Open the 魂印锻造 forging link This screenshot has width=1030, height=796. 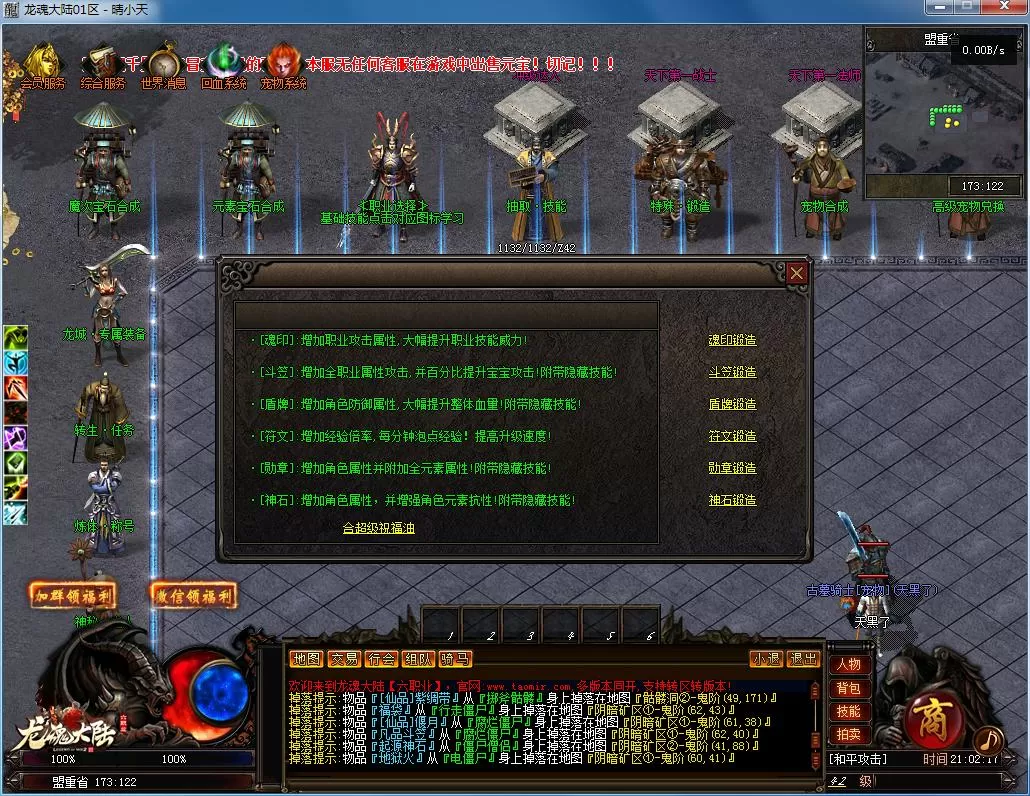click(732, 340)
